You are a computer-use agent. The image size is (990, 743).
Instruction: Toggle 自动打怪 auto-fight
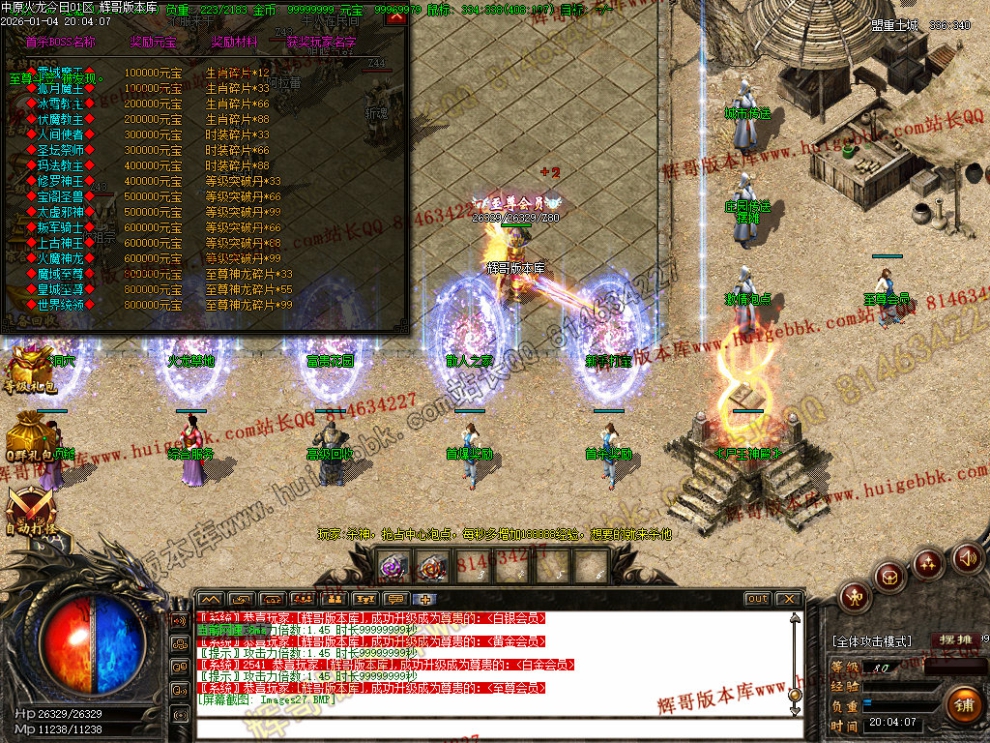[x=28, y=508]
